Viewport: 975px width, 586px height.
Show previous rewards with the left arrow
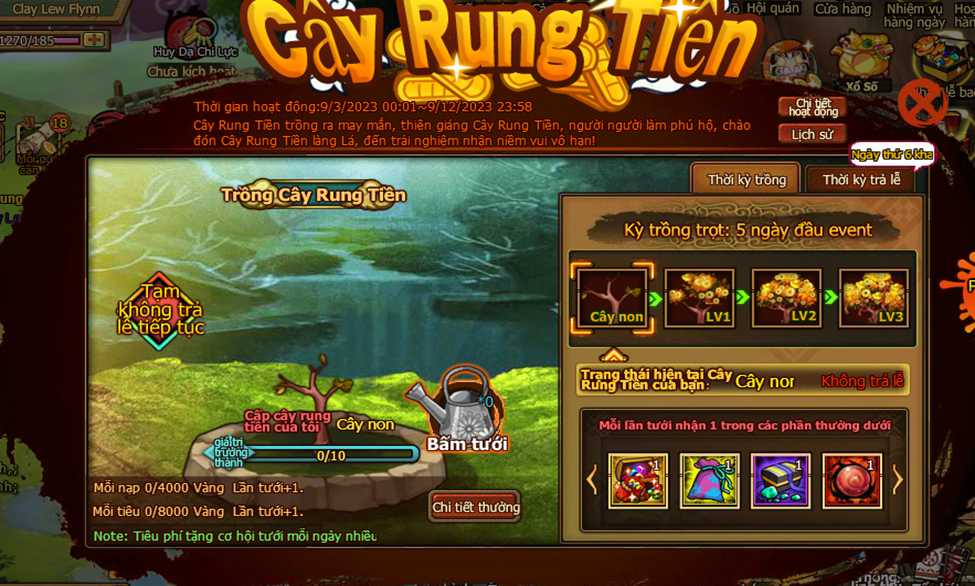click(591, 480)
